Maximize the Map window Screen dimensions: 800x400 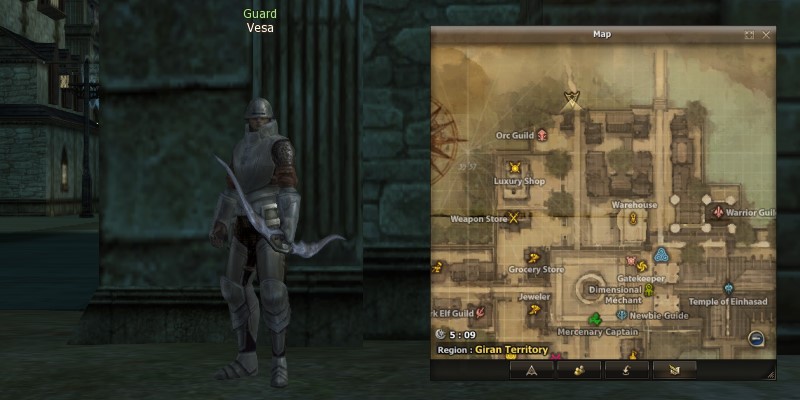pyautogui.click(x=750, y=34)
